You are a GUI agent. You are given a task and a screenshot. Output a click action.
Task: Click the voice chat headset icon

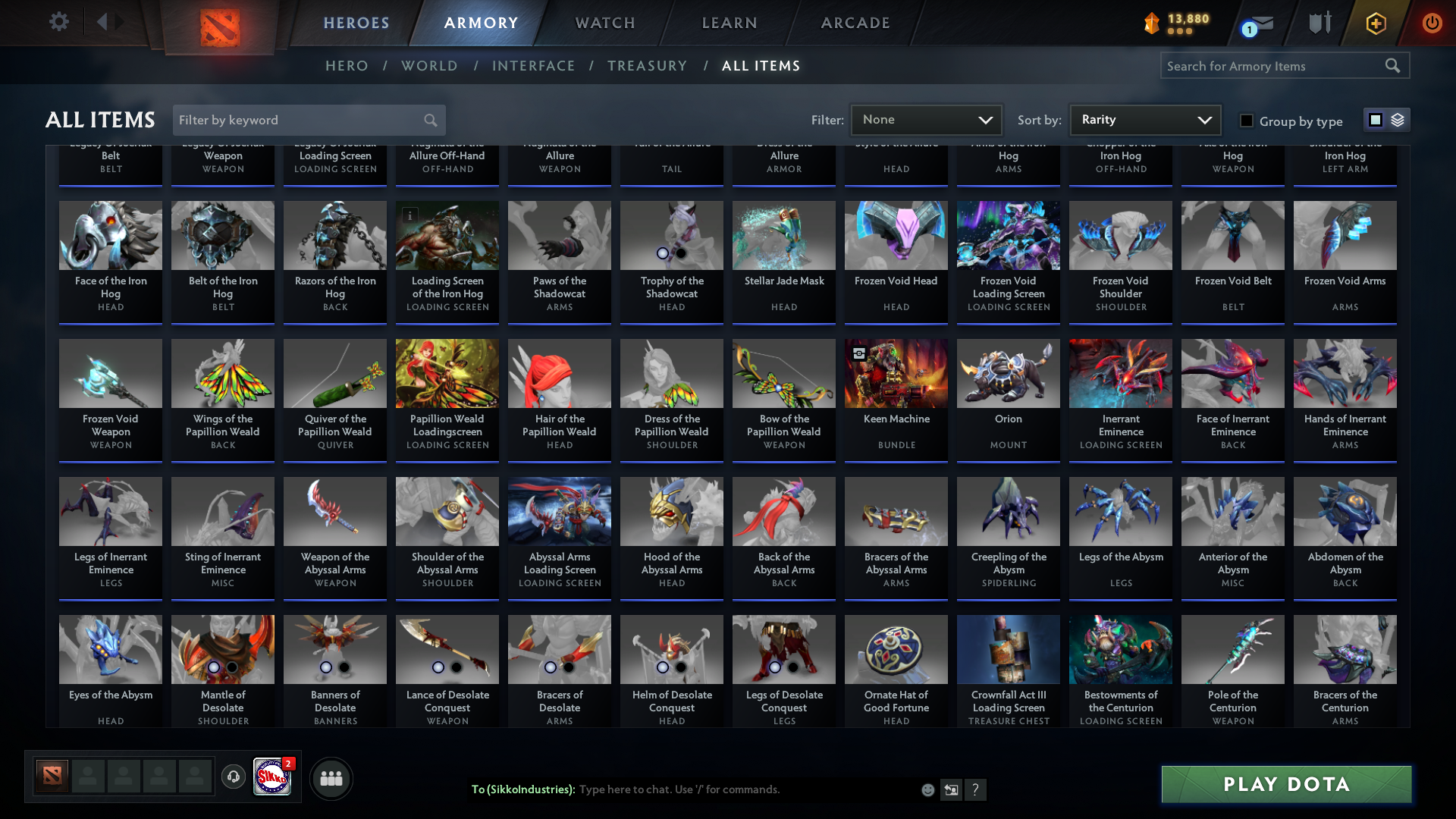[x=233, y=777]
